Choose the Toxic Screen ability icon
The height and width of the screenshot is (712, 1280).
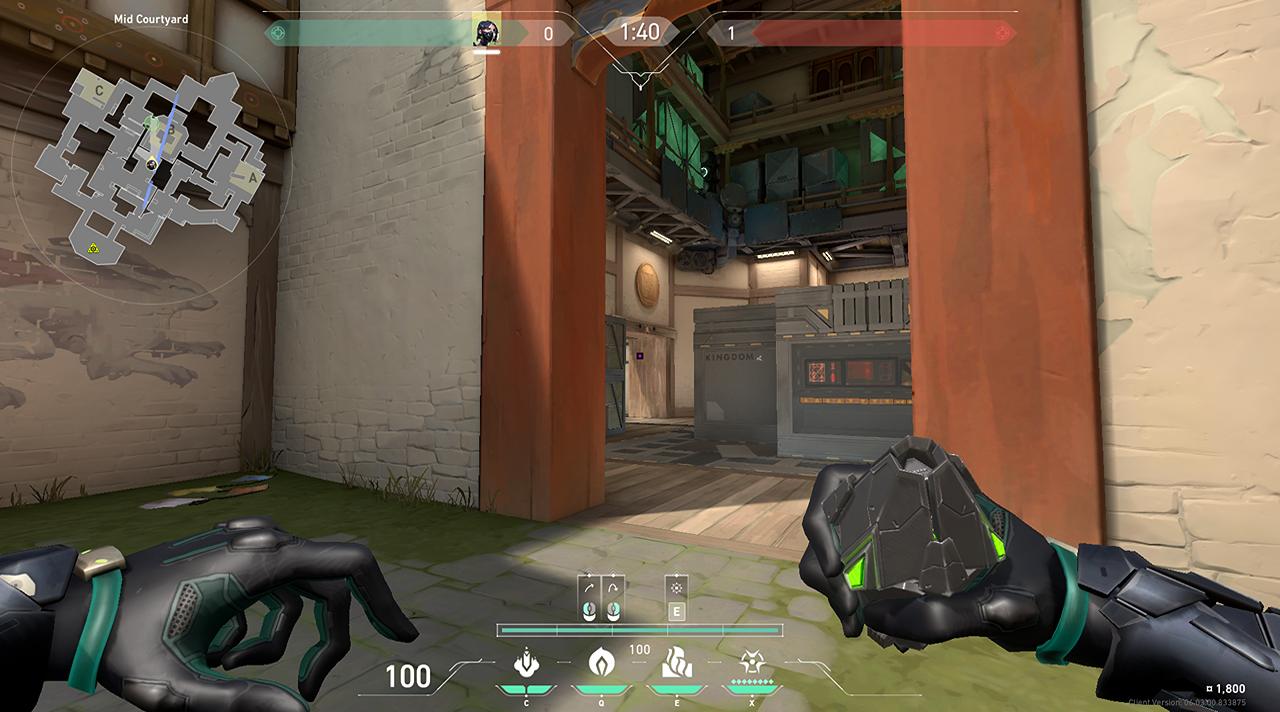click(x=676, y=662)
